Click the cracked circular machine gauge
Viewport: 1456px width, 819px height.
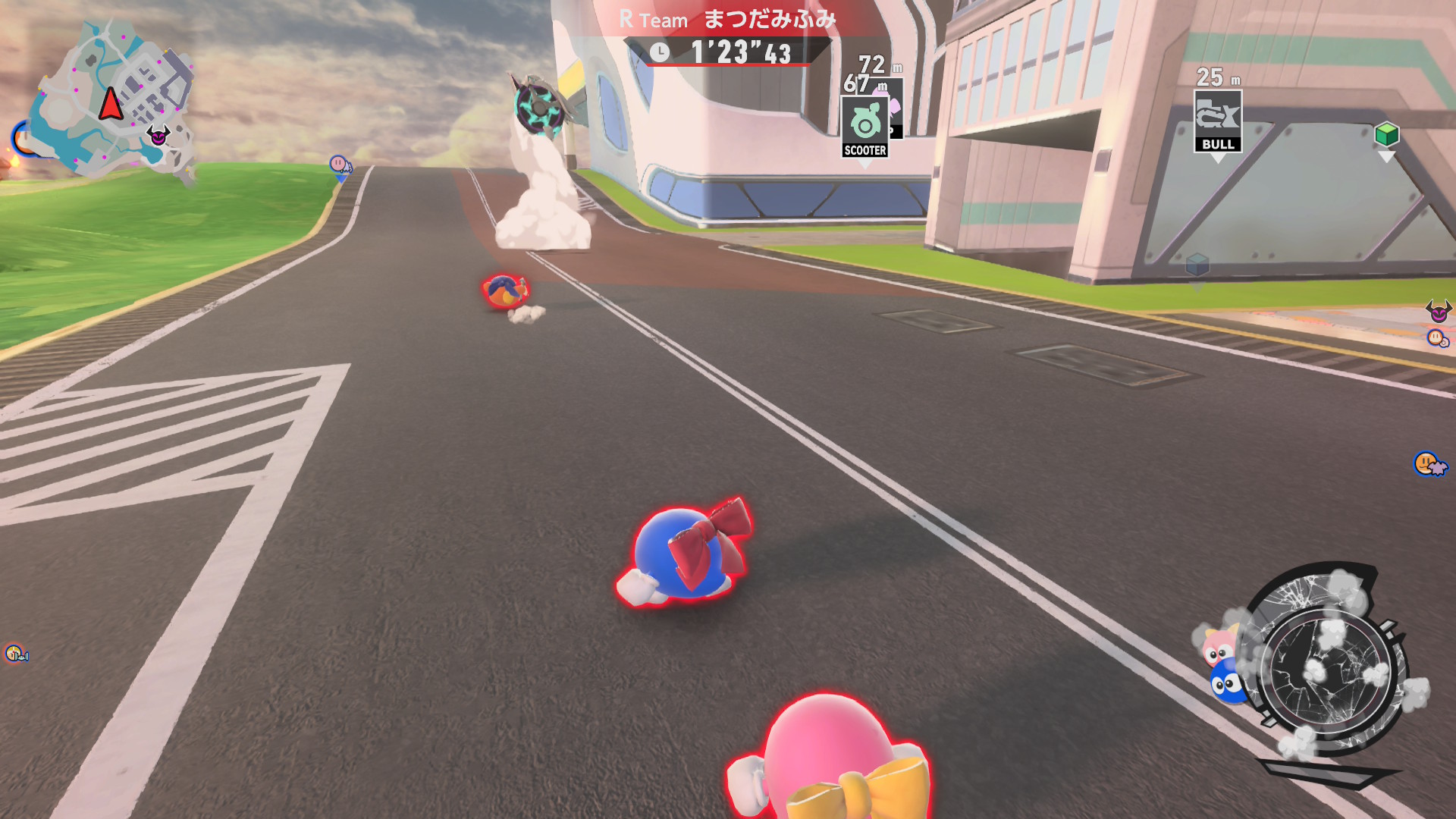point(1327,667)
